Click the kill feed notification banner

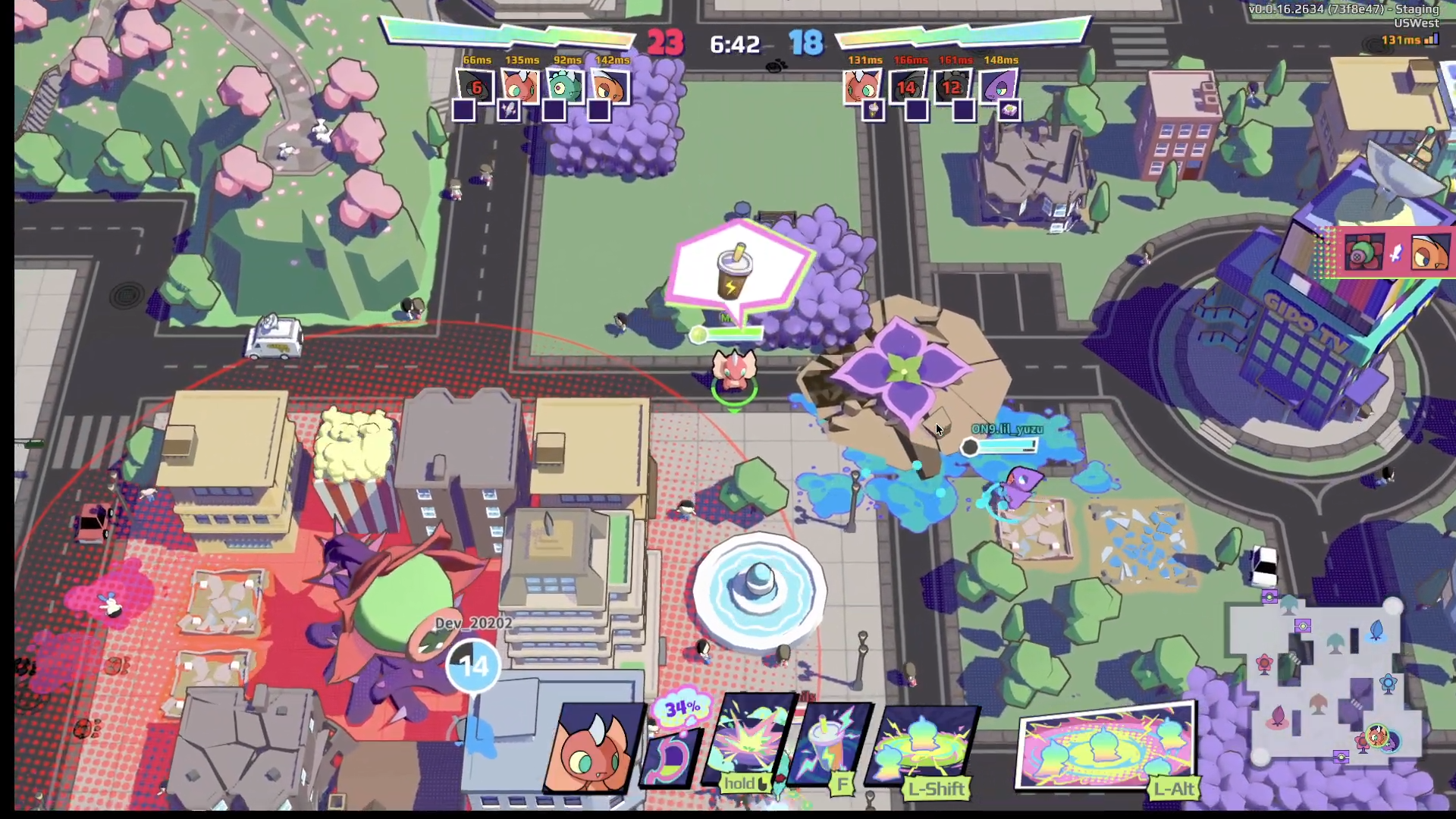[x=1395, y=253]
